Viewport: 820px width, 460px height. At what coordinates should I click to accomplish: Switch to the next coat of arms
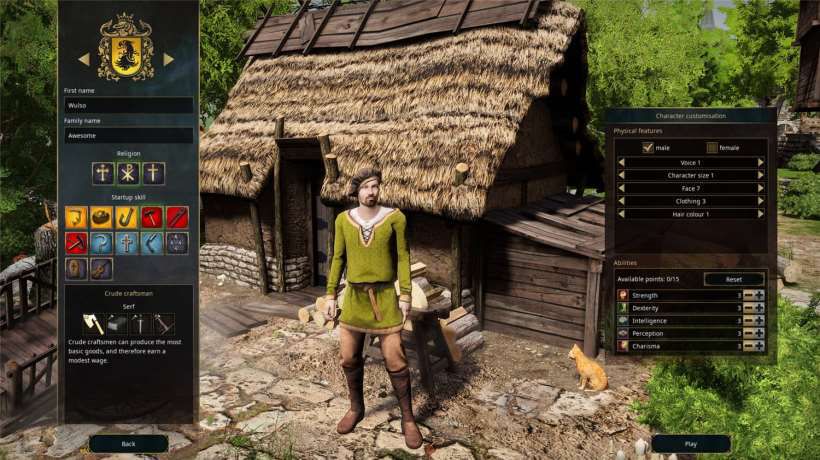(169, 59)
